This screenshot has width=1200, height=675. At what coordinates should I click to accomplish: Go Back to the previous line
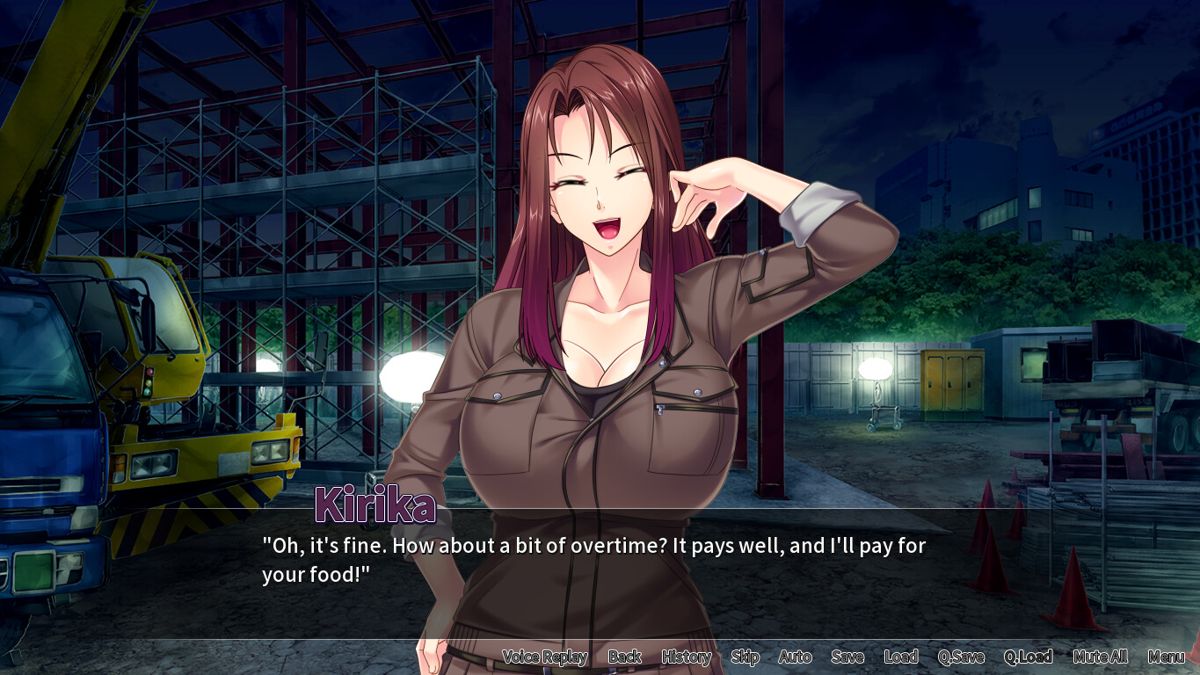625,657
